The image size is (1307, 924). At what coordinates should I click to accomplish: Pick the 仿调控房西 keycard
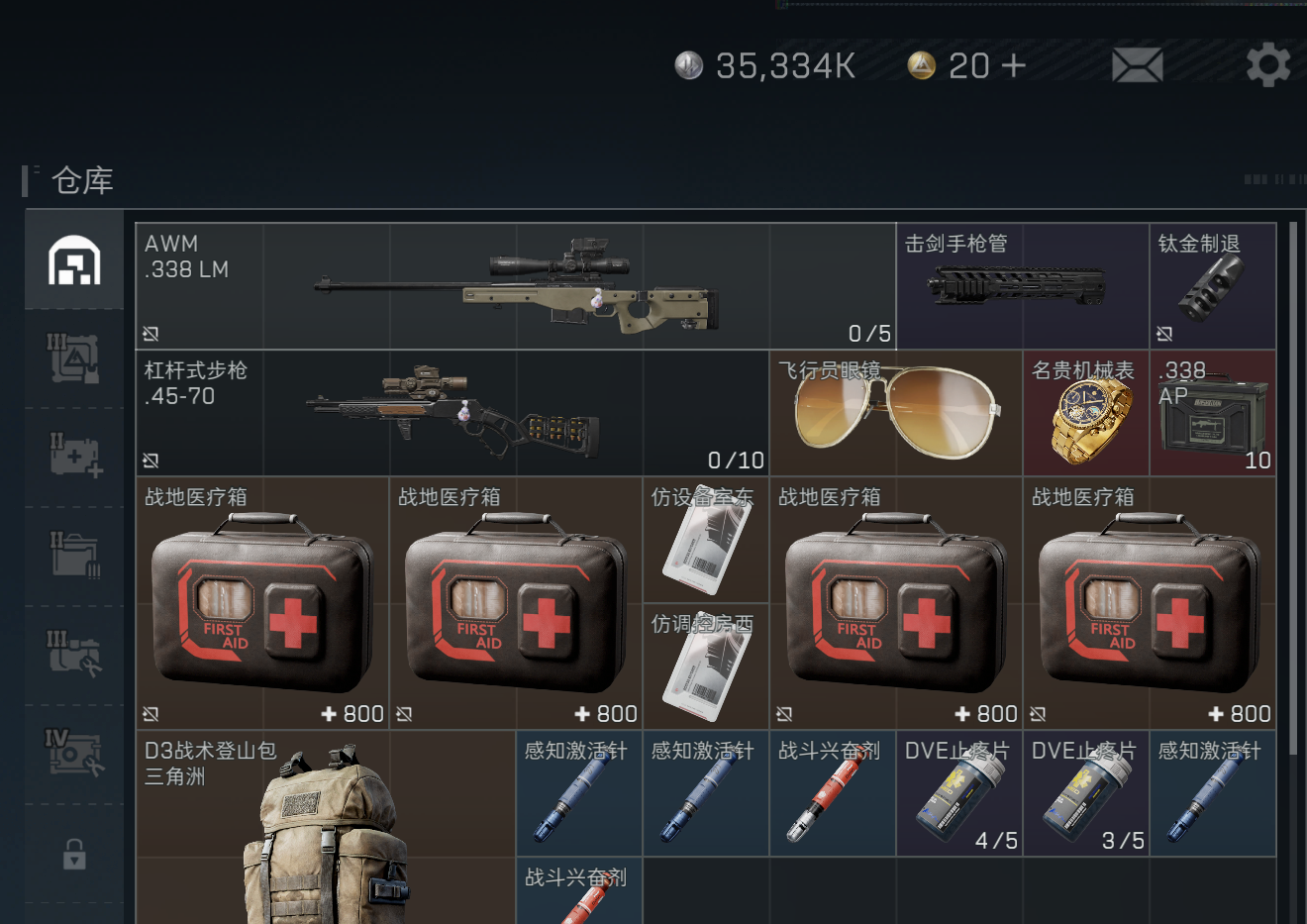pos(705,667)
